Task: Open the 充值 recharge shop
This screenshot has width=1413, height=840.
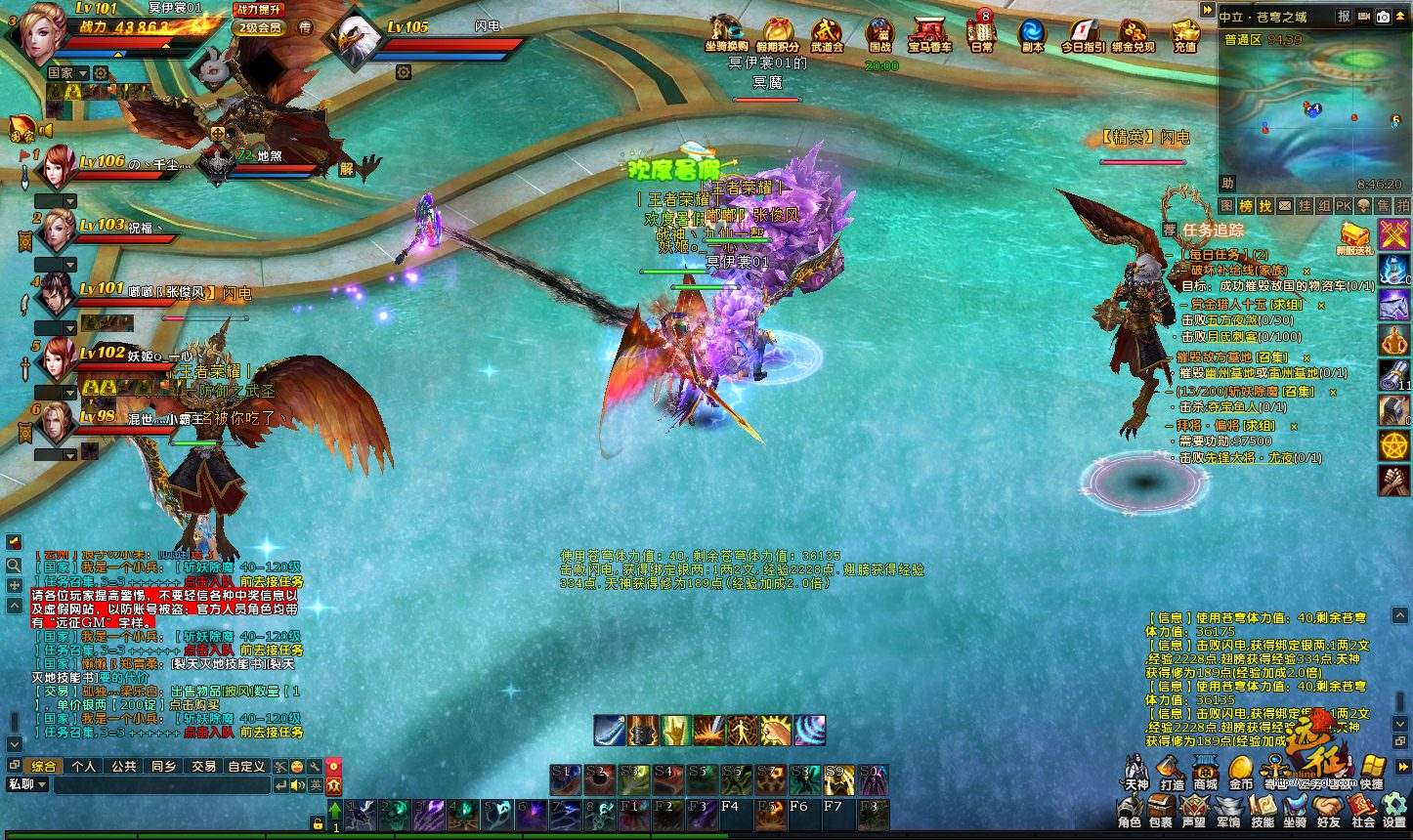Action: point(1184,32)
